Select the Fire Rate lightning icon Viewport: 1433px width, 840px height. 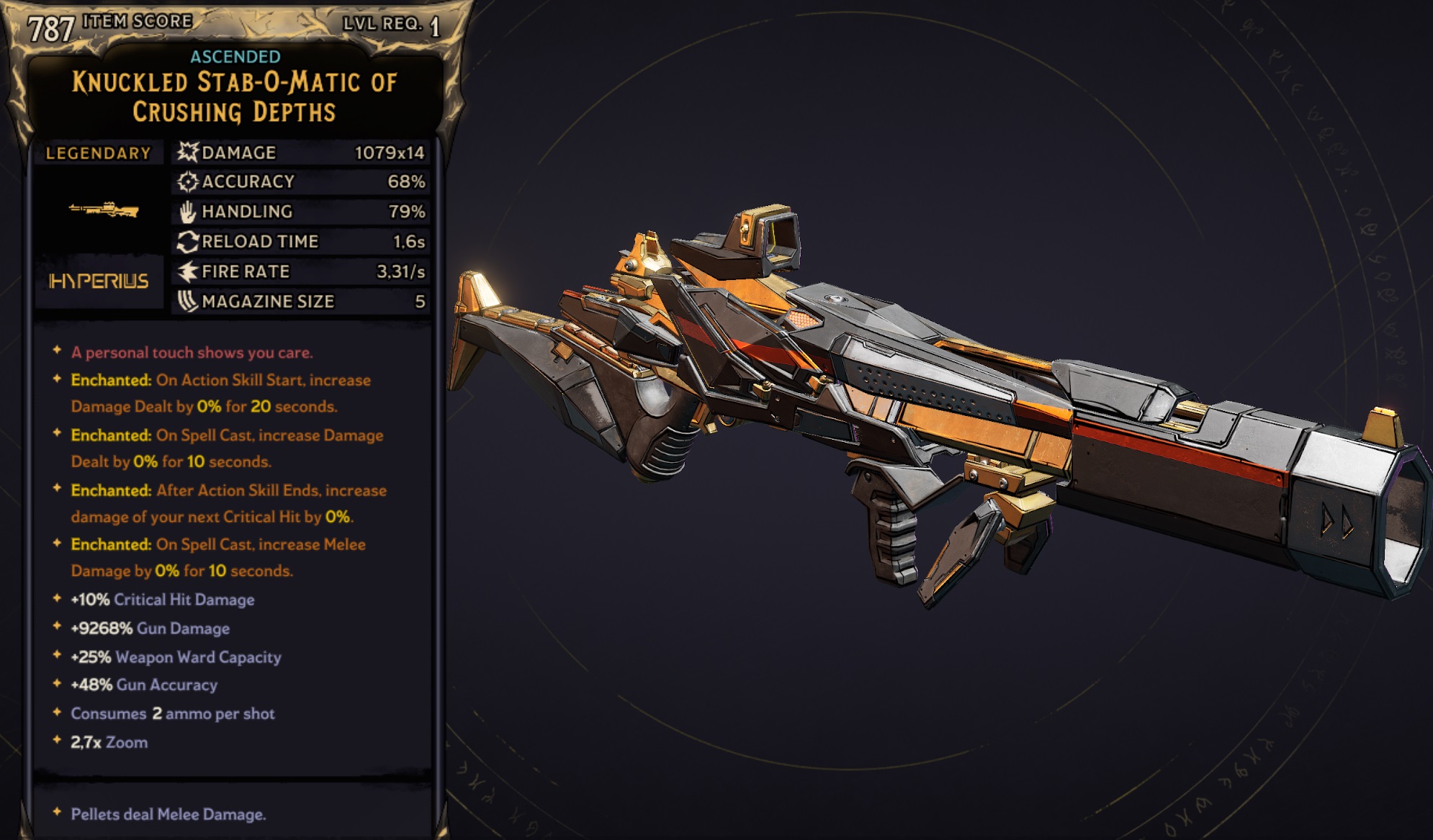coord(187,271)
